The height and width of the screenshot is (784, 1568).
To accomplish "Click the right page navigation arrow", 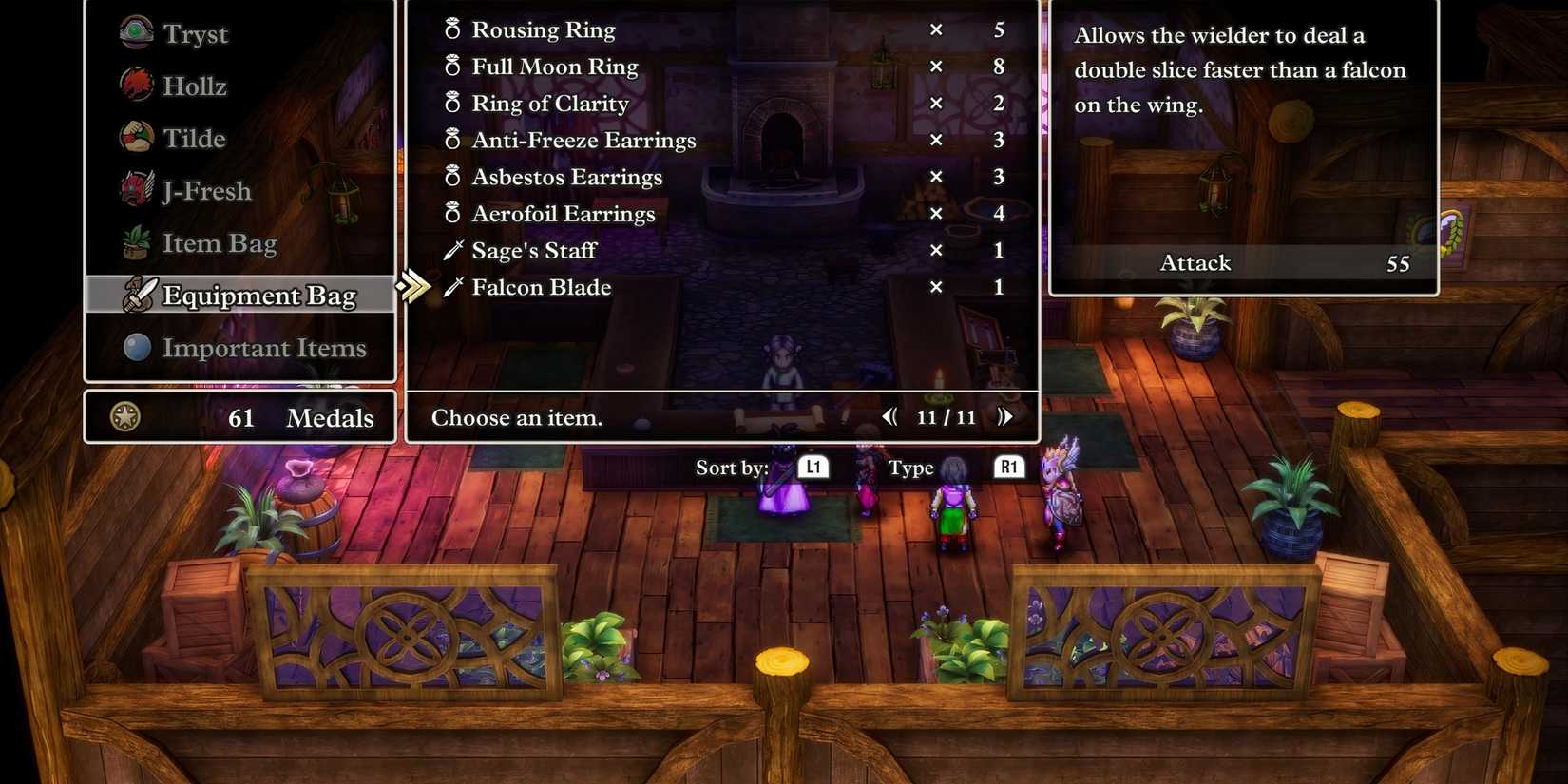I will [1004, 416].
